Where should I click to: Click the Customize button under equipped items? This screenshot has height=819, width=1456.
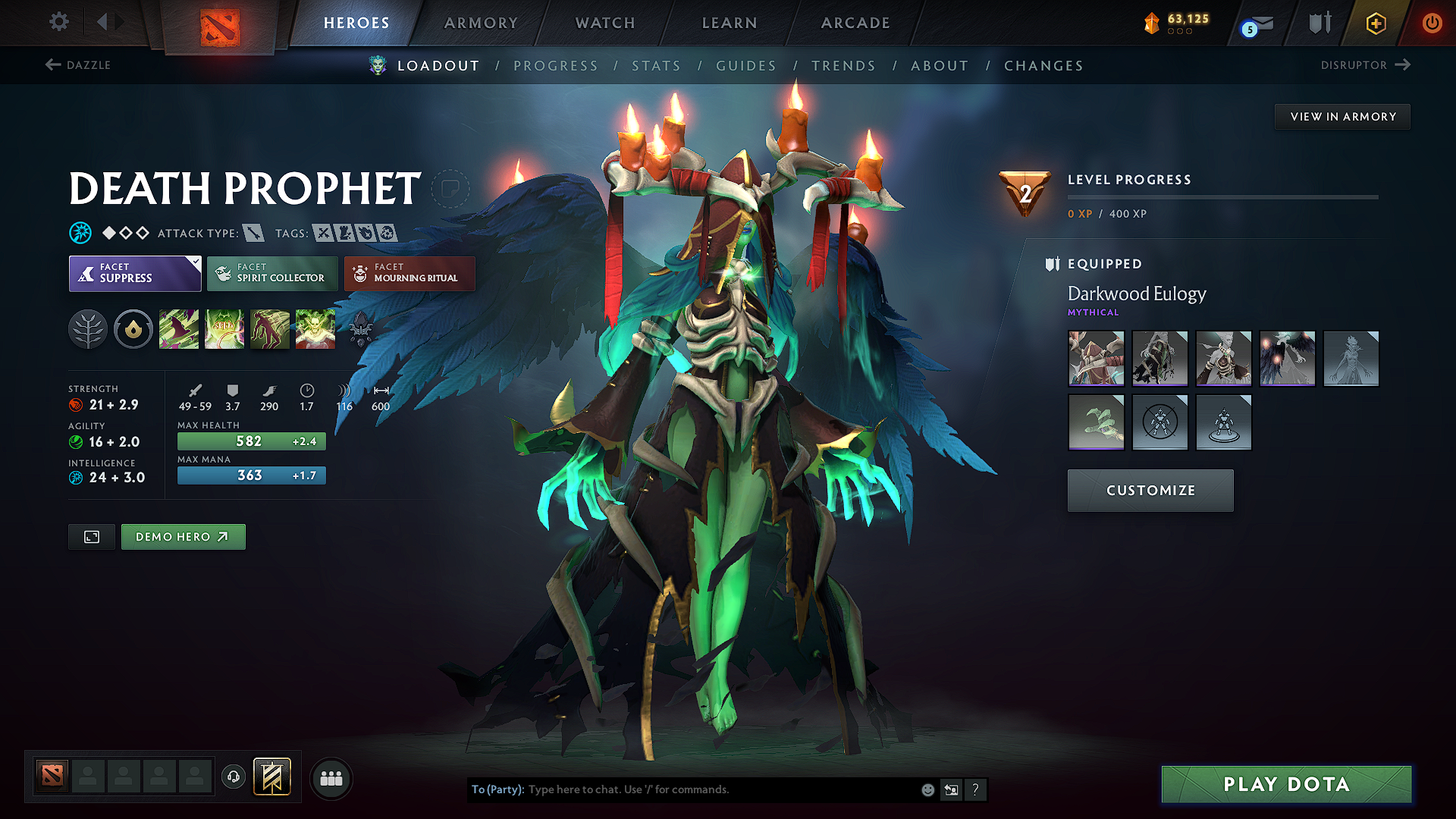[x=1150, y=490]
